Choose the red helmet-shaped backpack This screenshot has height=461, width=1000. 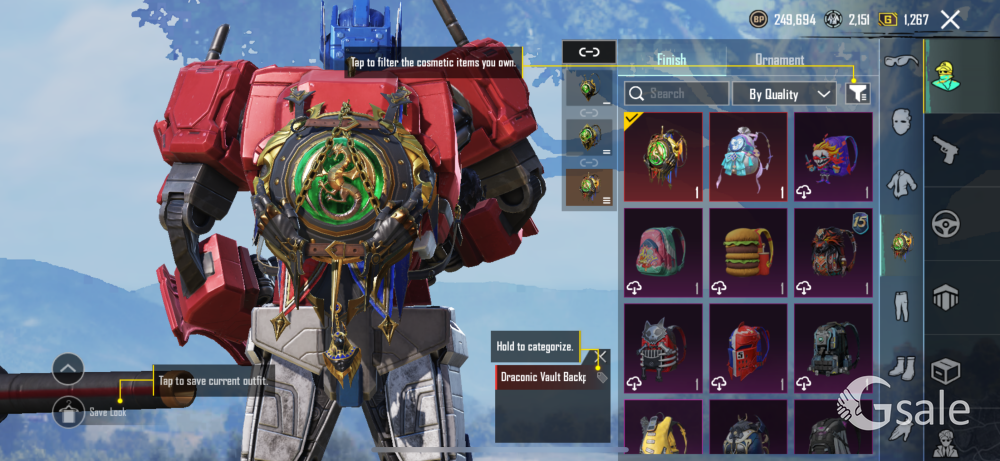(x=748, y=348)
